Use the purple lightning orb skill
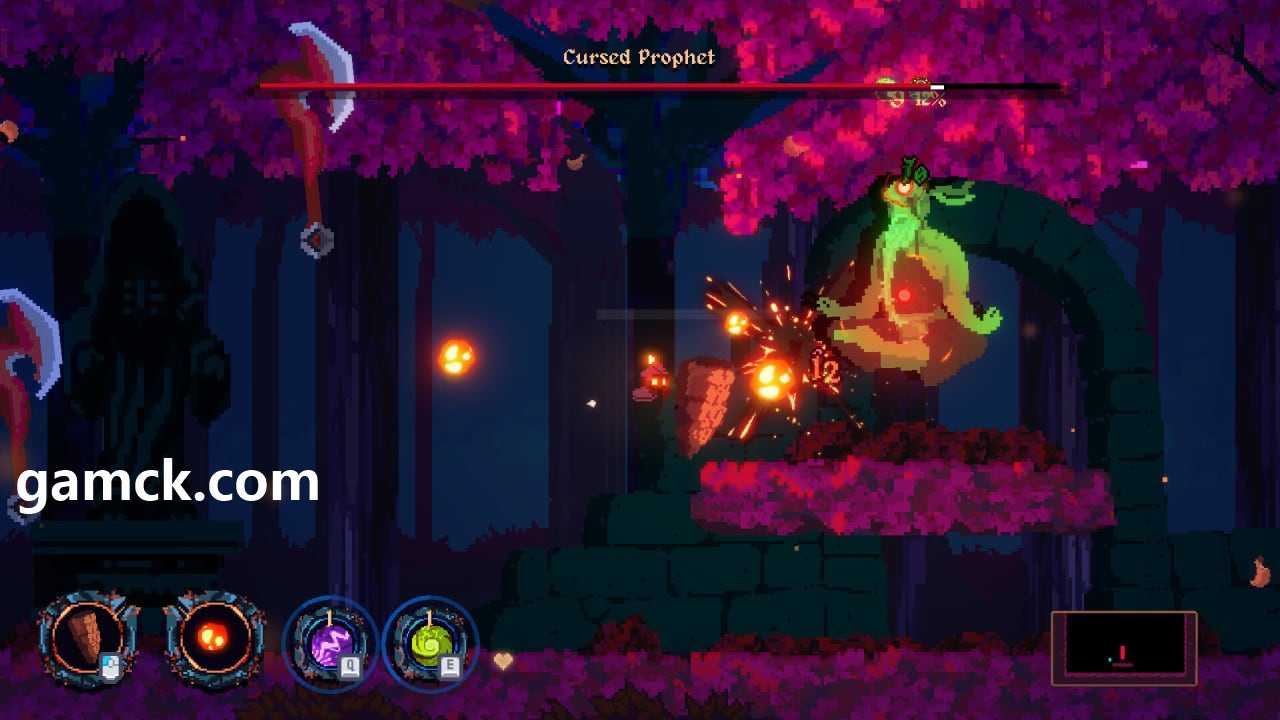The image size is (1280, 720). (x=330, y=643)
